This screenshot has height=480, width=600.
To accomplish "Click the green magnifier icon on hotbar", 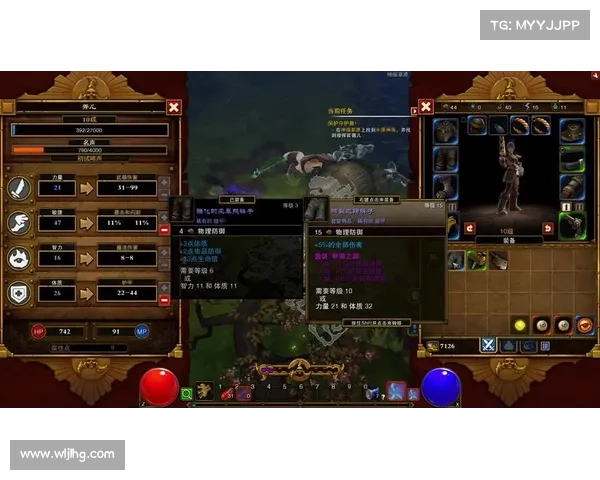I will pos(186,394).
